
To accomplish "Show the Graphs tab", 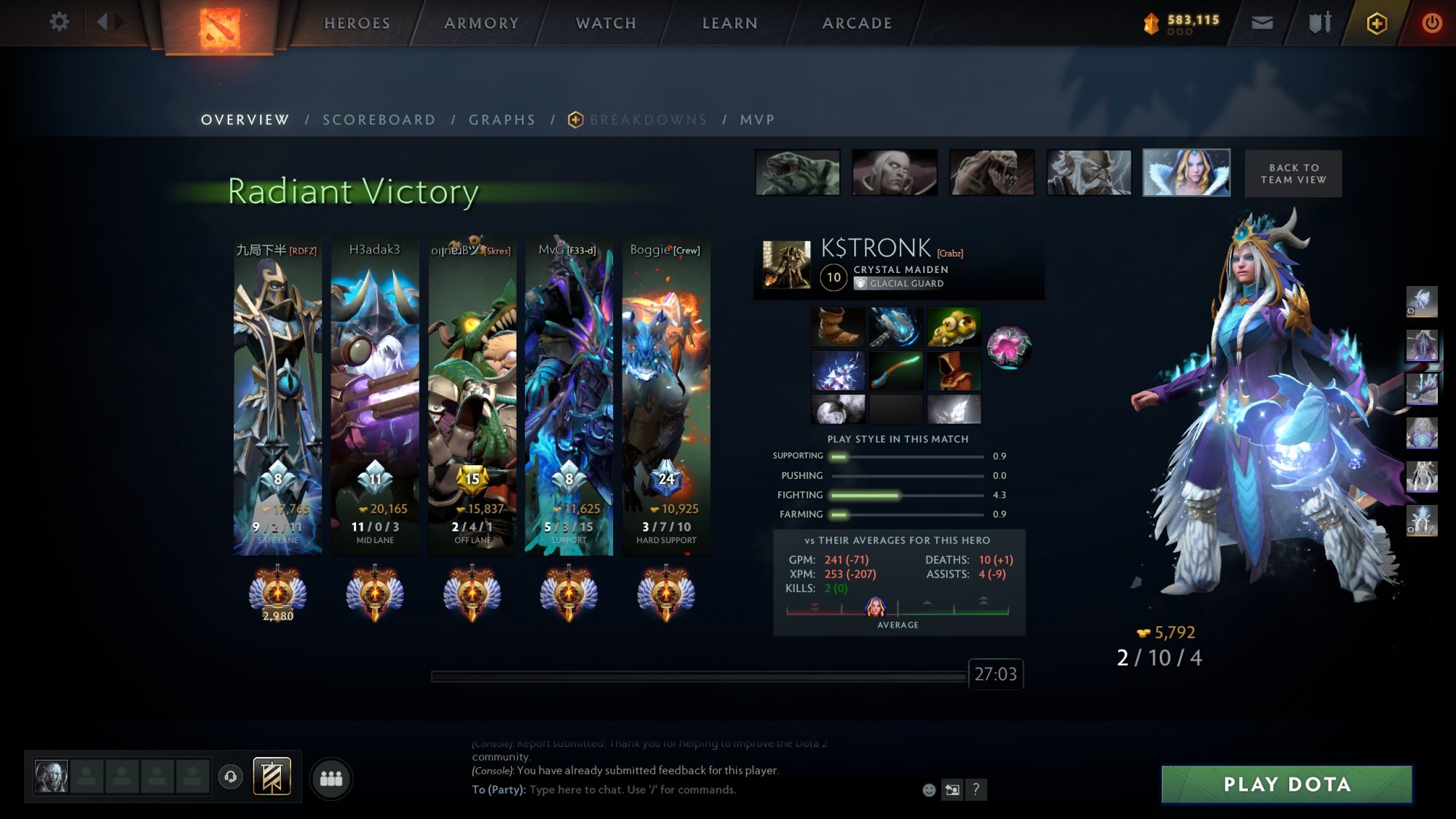I will point(502,120).
